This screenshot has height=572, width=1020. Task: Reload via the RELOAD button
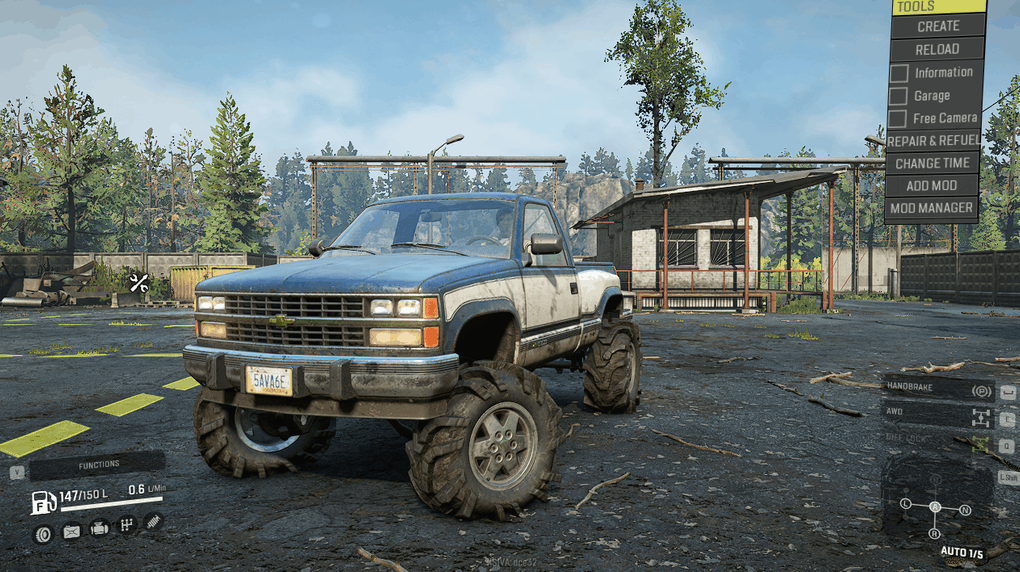[938, 49]
